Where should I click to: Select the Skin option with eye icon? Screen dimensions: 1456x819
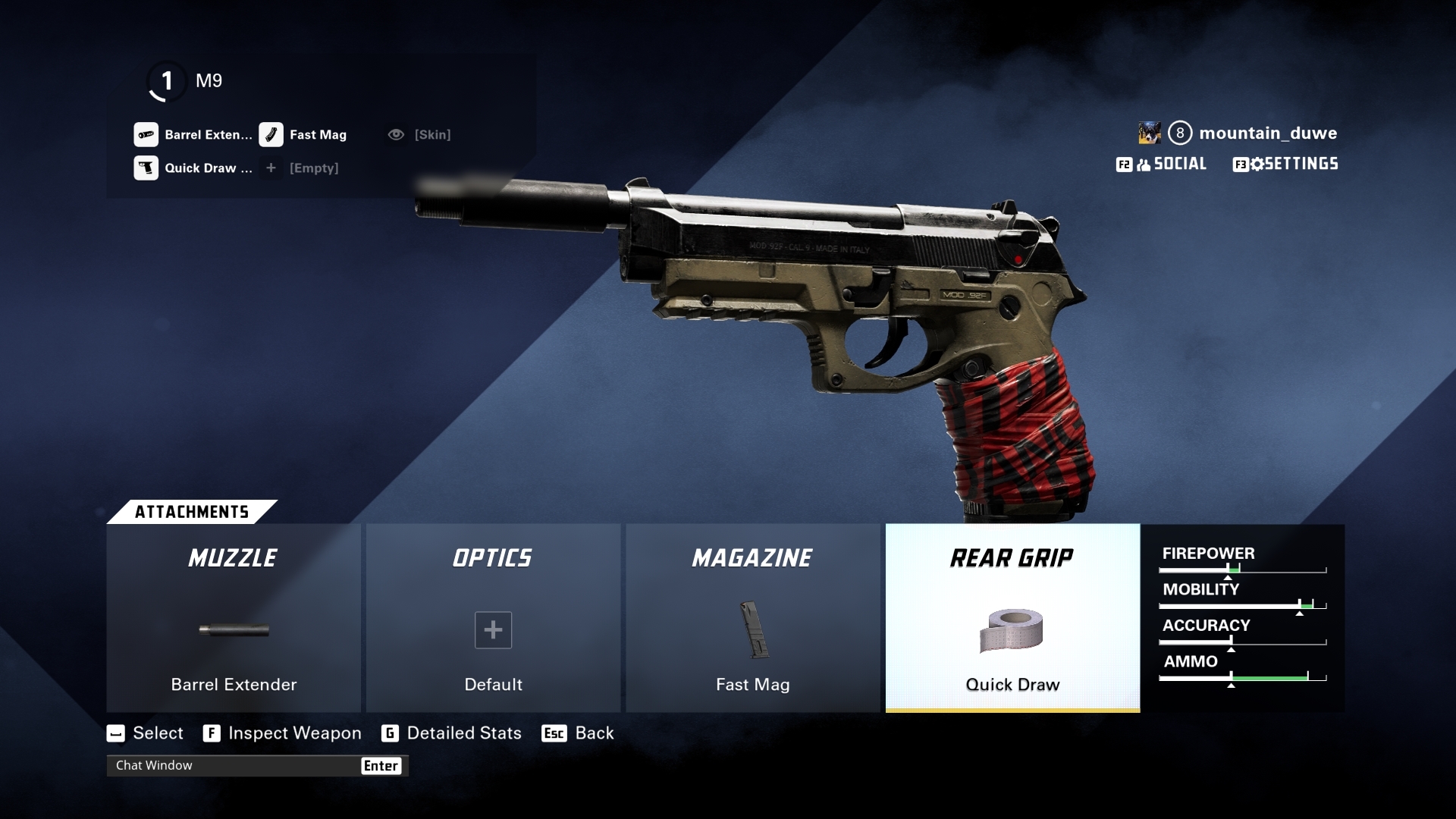pos(419,135)
